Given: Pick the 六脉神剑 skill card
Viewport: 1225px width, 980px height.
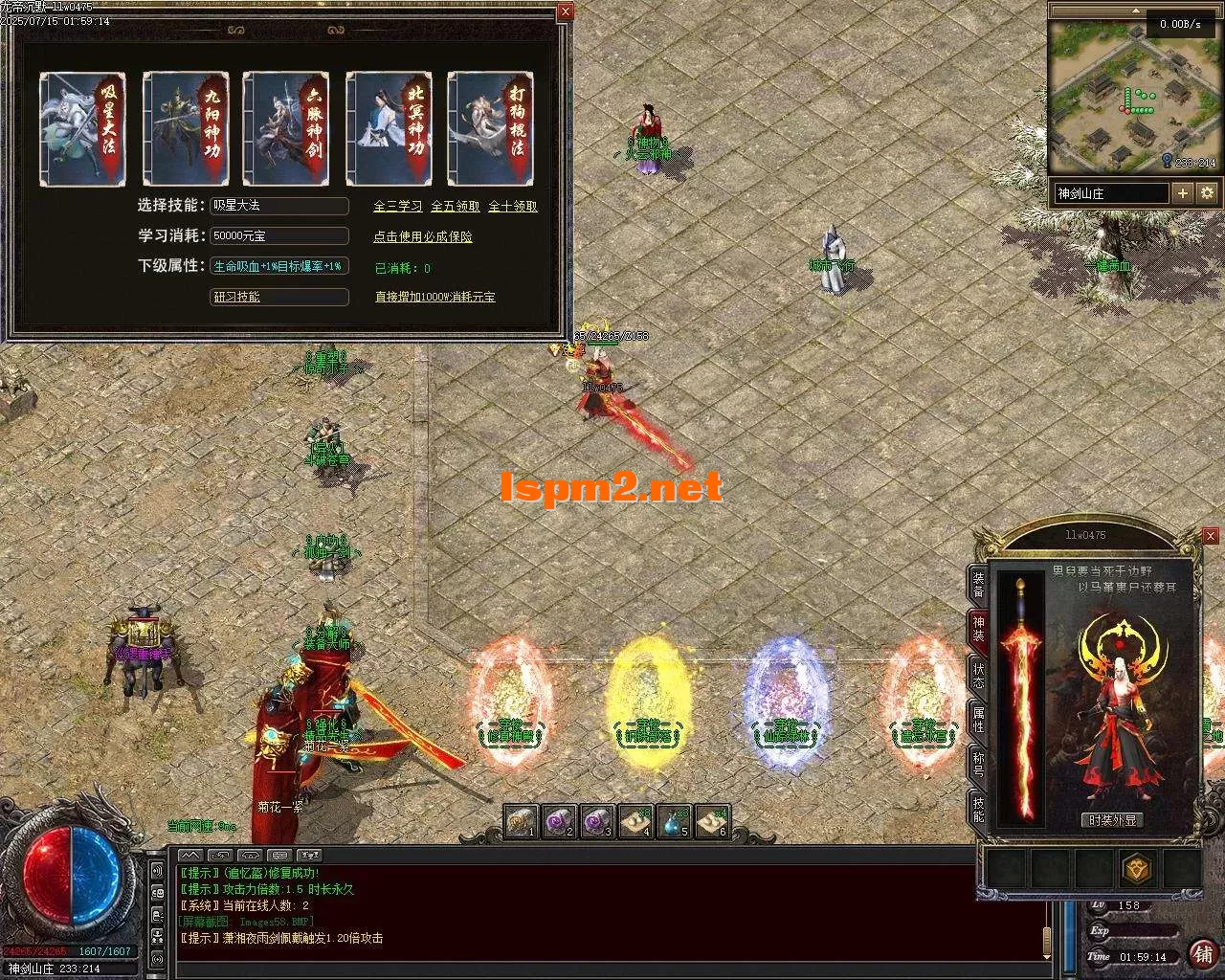Looking at the screenshot, I should (x=286, y=129).
